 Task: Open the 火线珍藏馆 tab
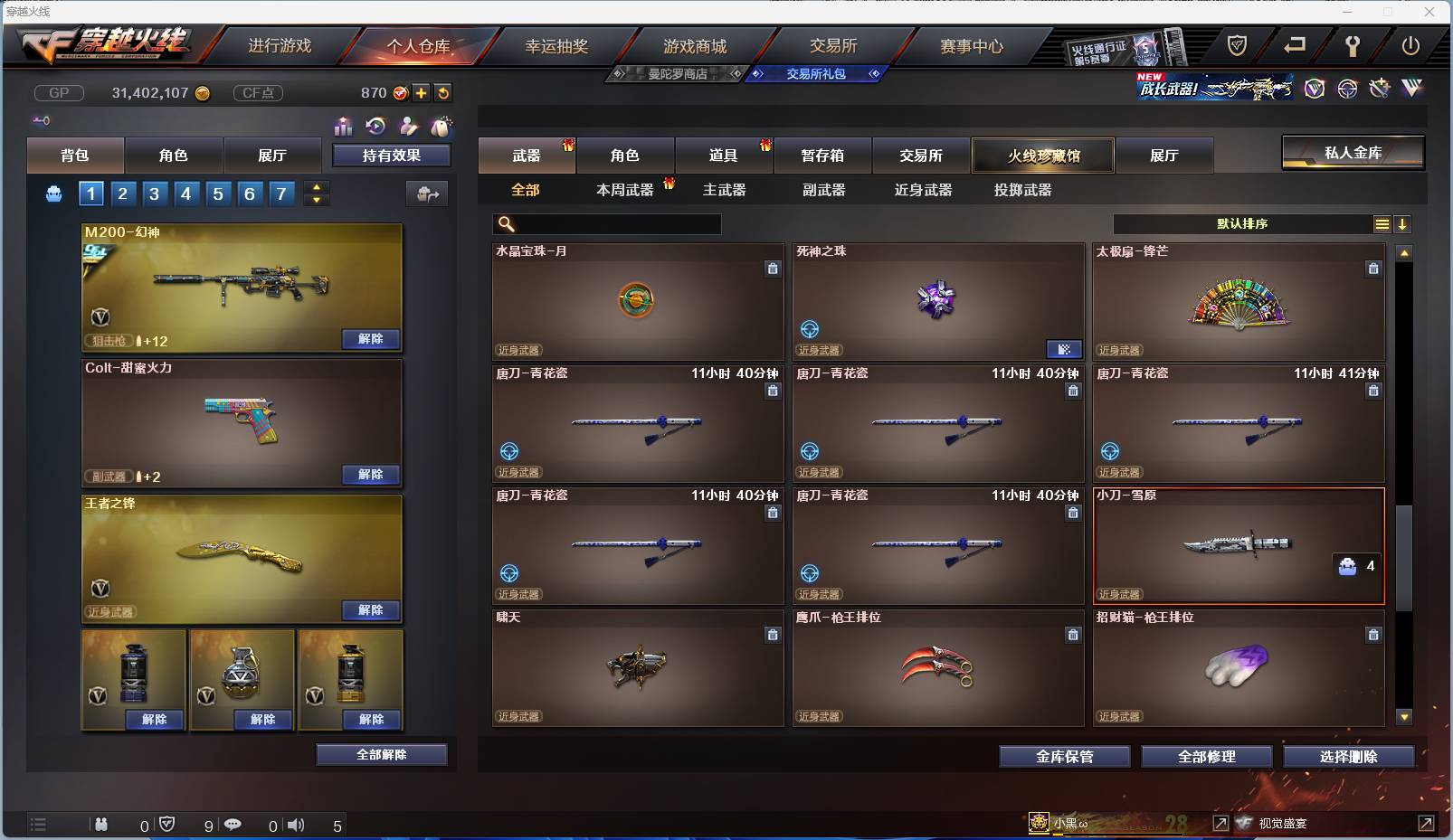(x=1044, y=156)
